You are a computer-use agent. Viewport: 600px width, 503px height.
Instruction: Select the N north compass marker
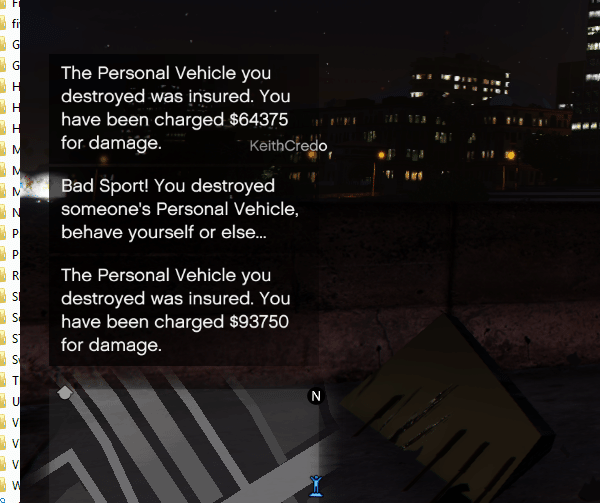click(316, 396)
